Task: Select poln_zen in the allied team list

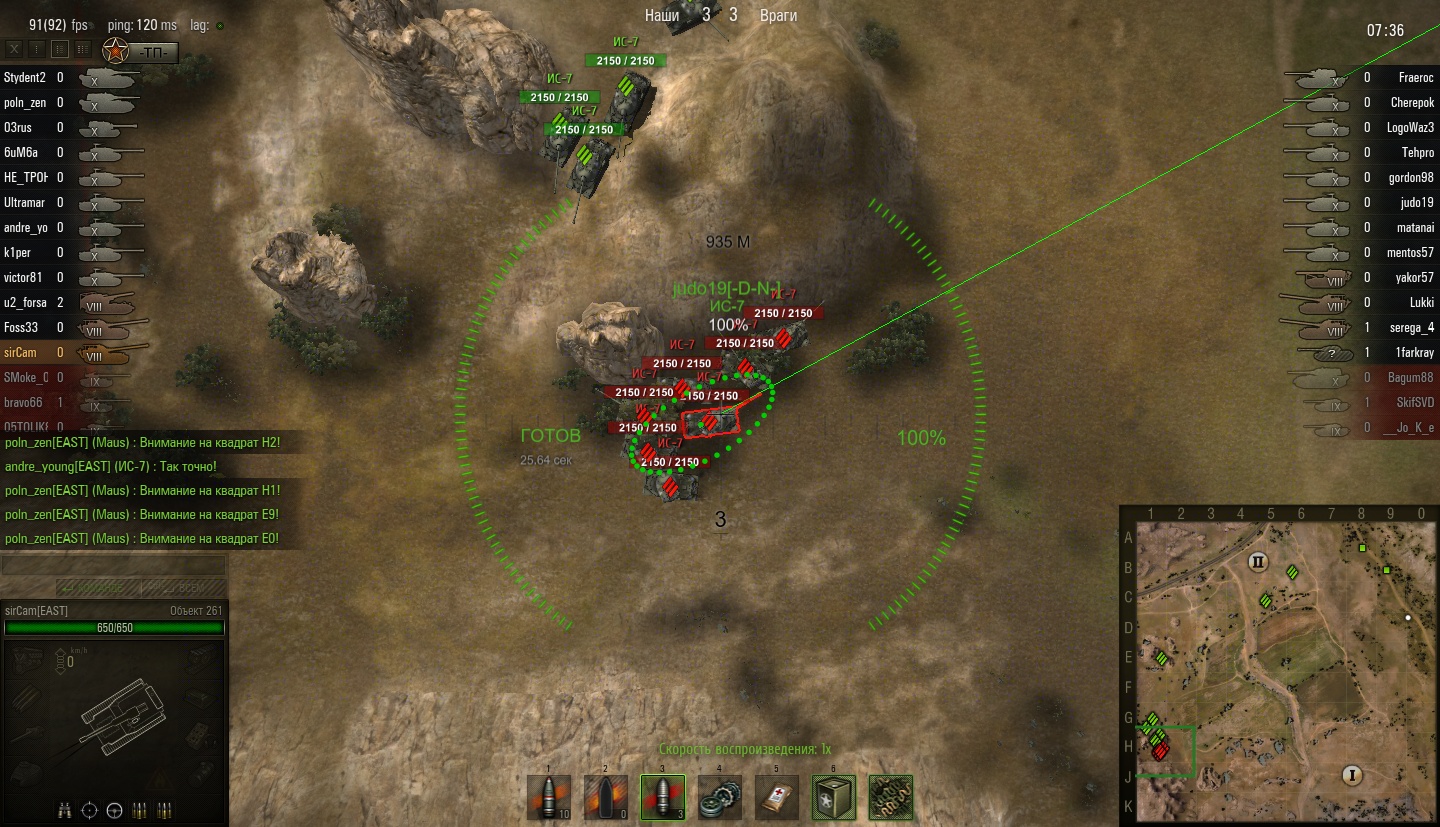Action: 26,102
